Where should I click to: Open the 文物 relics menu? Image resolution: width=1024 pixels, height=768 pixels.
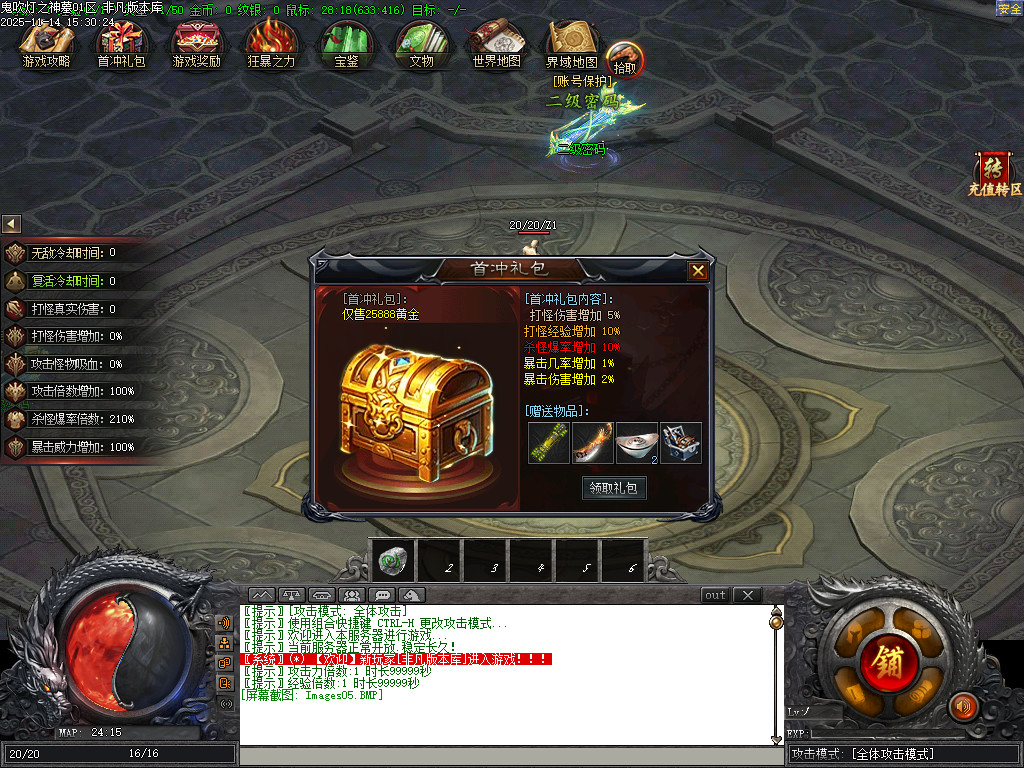[421, 44]
